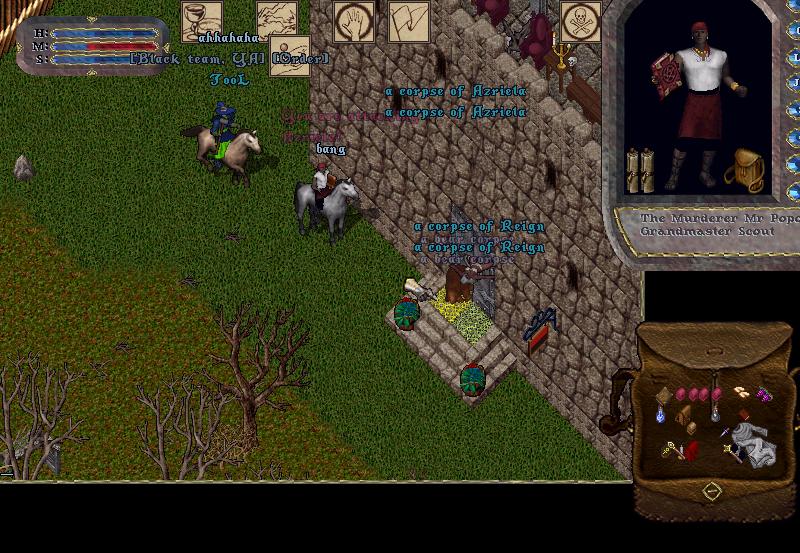Minimize the backpack with the diamond button
800x553 pixels.
(711, 490)
